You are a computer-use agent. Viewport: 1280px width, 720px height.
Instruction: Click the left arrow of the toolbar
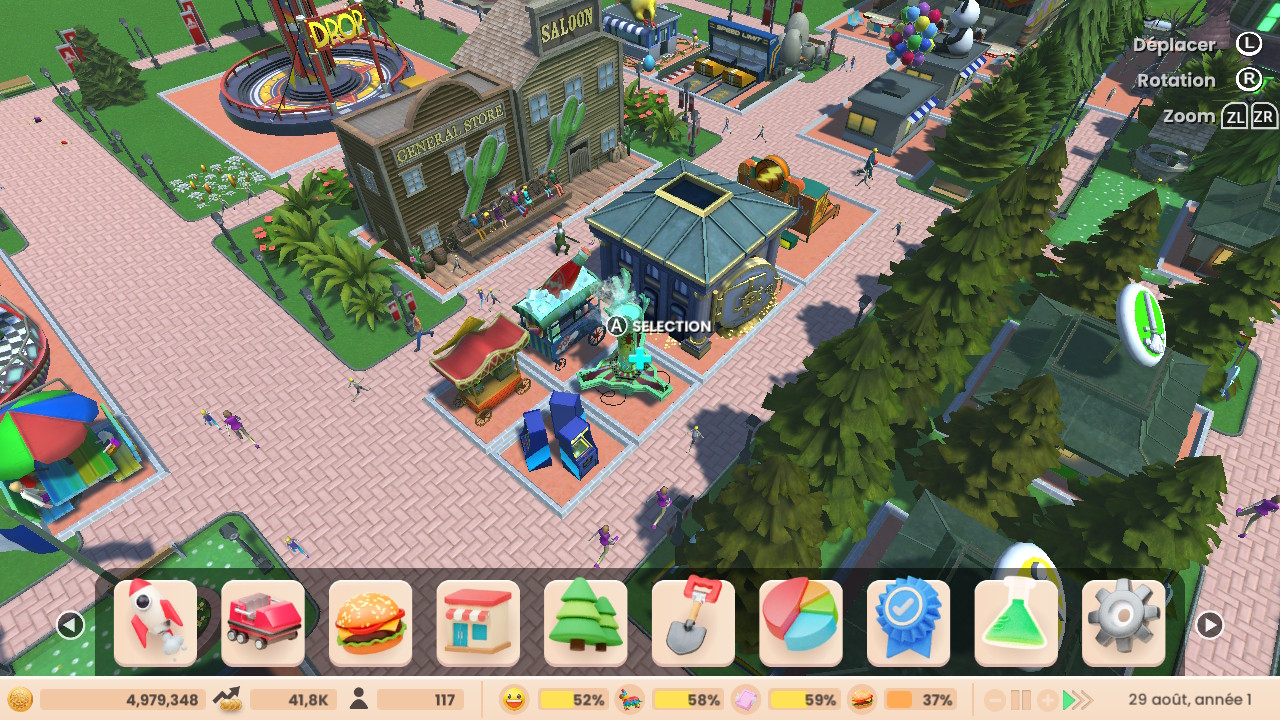(70, 626)
